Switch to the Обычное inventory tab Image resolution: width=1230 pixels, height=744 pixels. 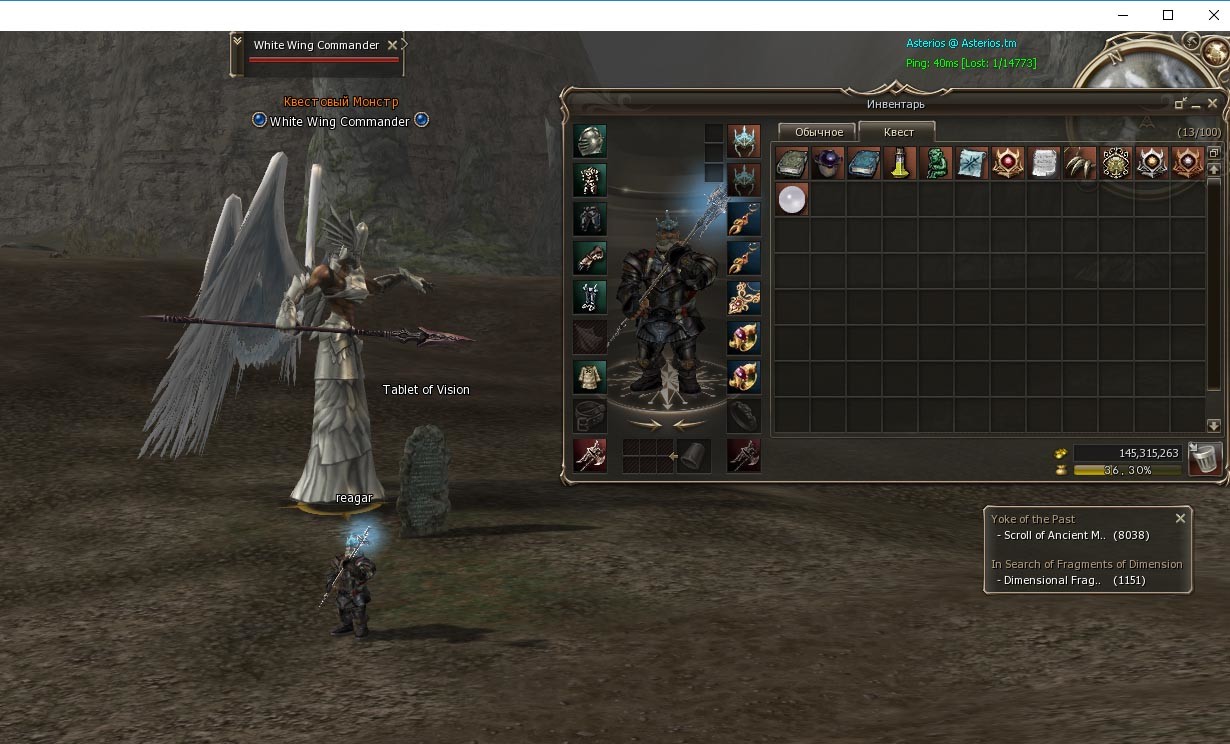[x=818, y=132]
